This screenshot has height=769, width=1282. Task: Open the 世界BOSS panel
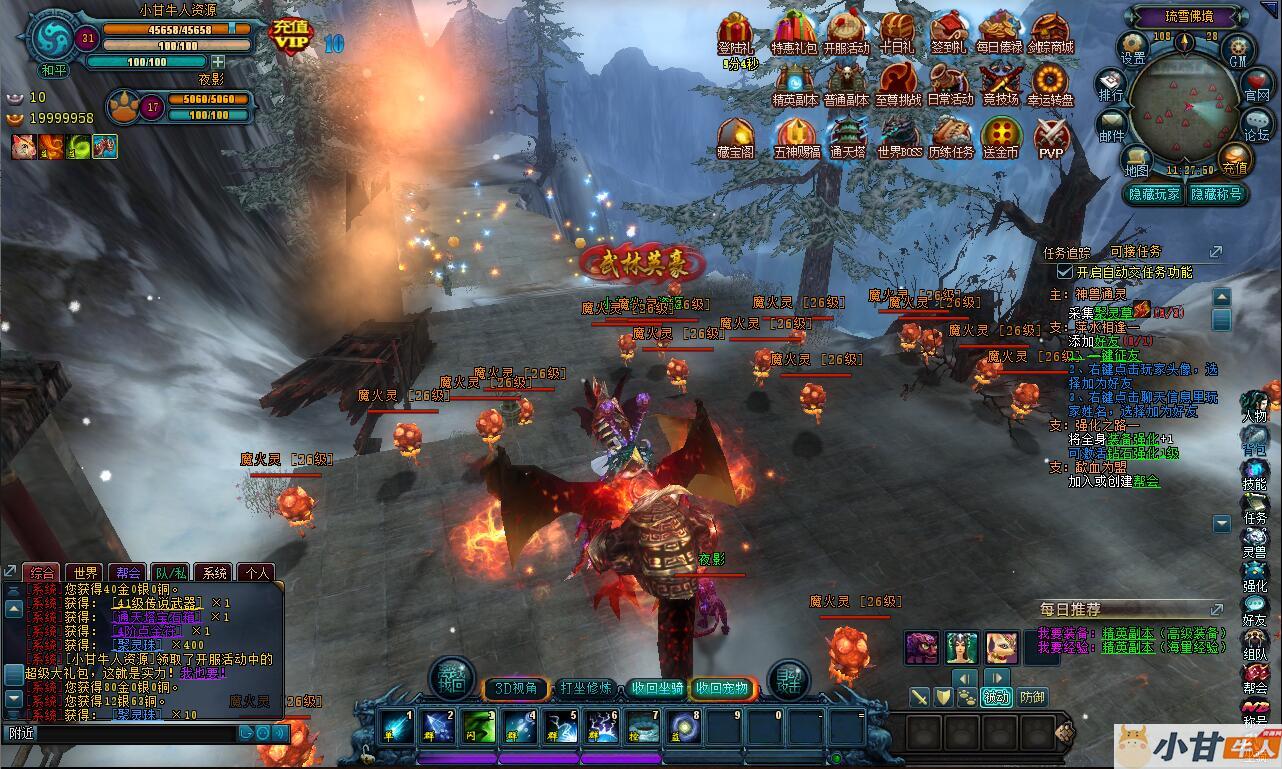[x=898, y=135]
